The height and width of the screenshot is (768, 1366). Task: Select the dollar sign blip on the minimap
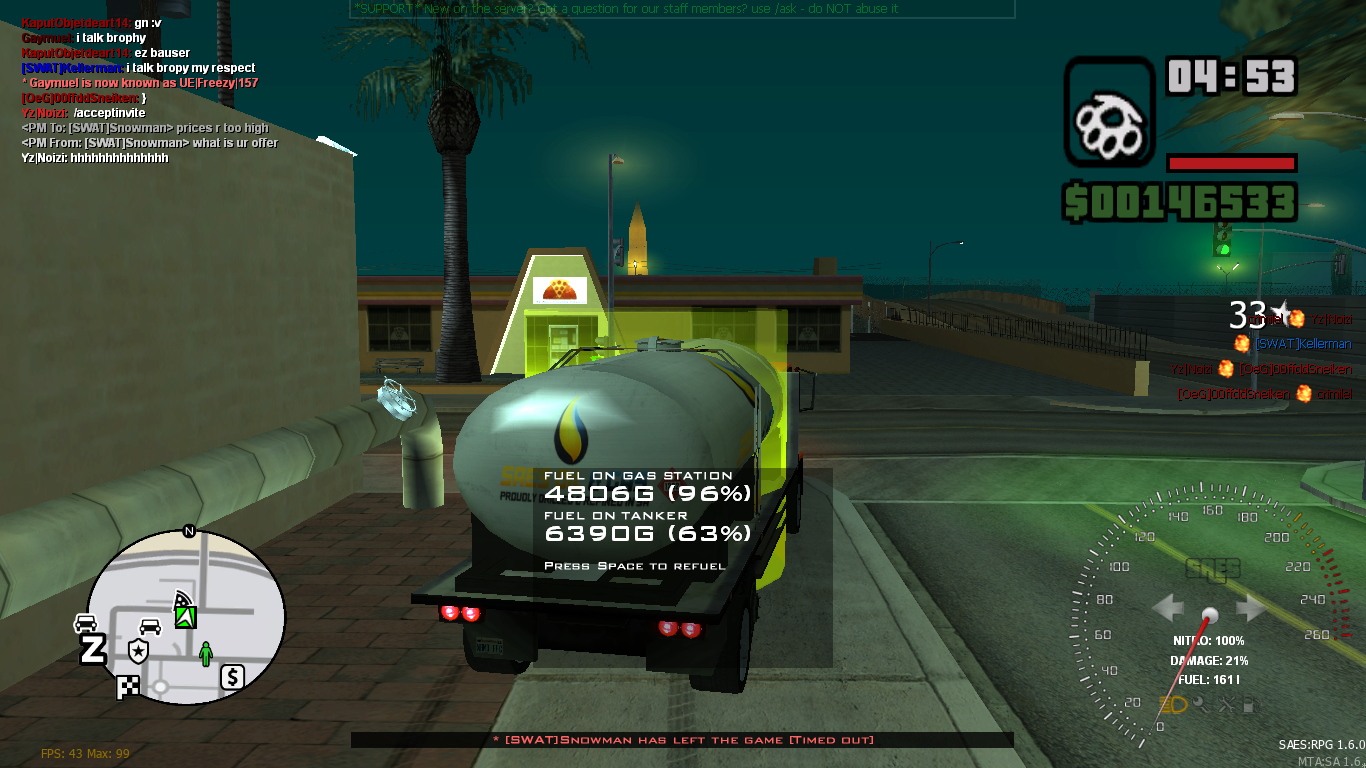tap(232, 676)
